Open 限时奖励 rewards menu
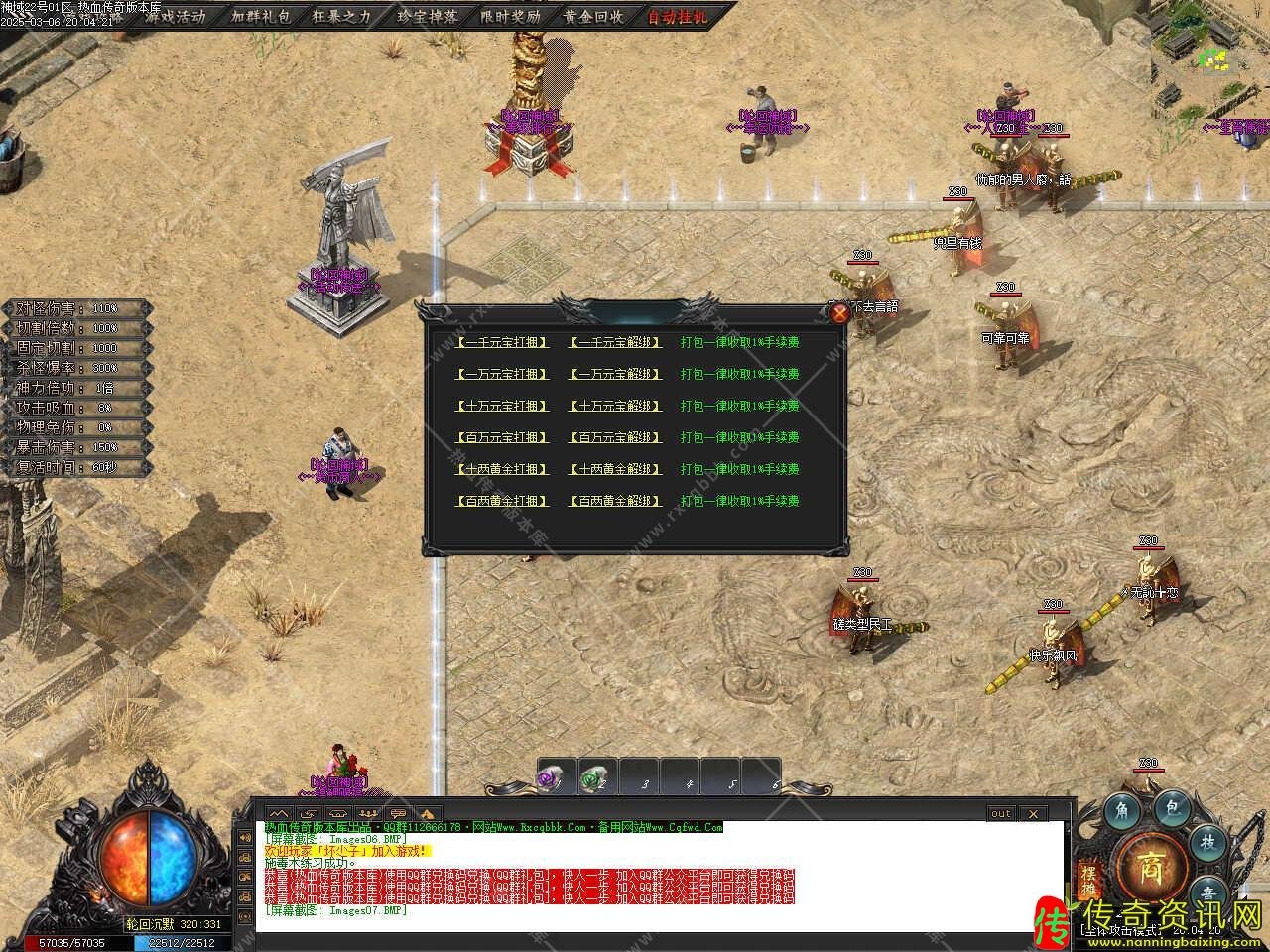The image size is (1270, 952). 510,16
